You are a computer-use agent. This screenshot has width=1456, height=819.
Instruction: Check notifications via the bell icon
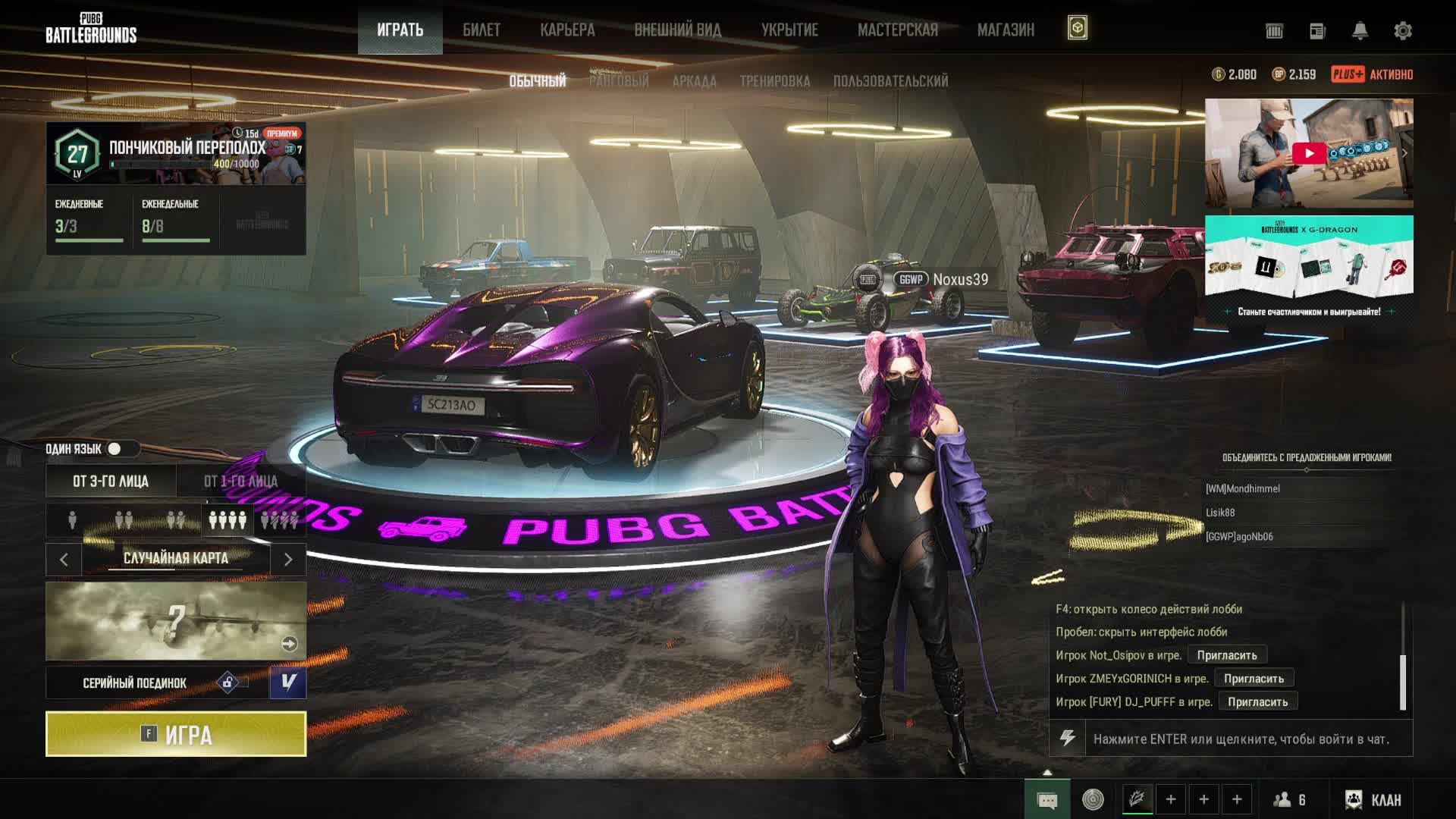point(1360,31)
